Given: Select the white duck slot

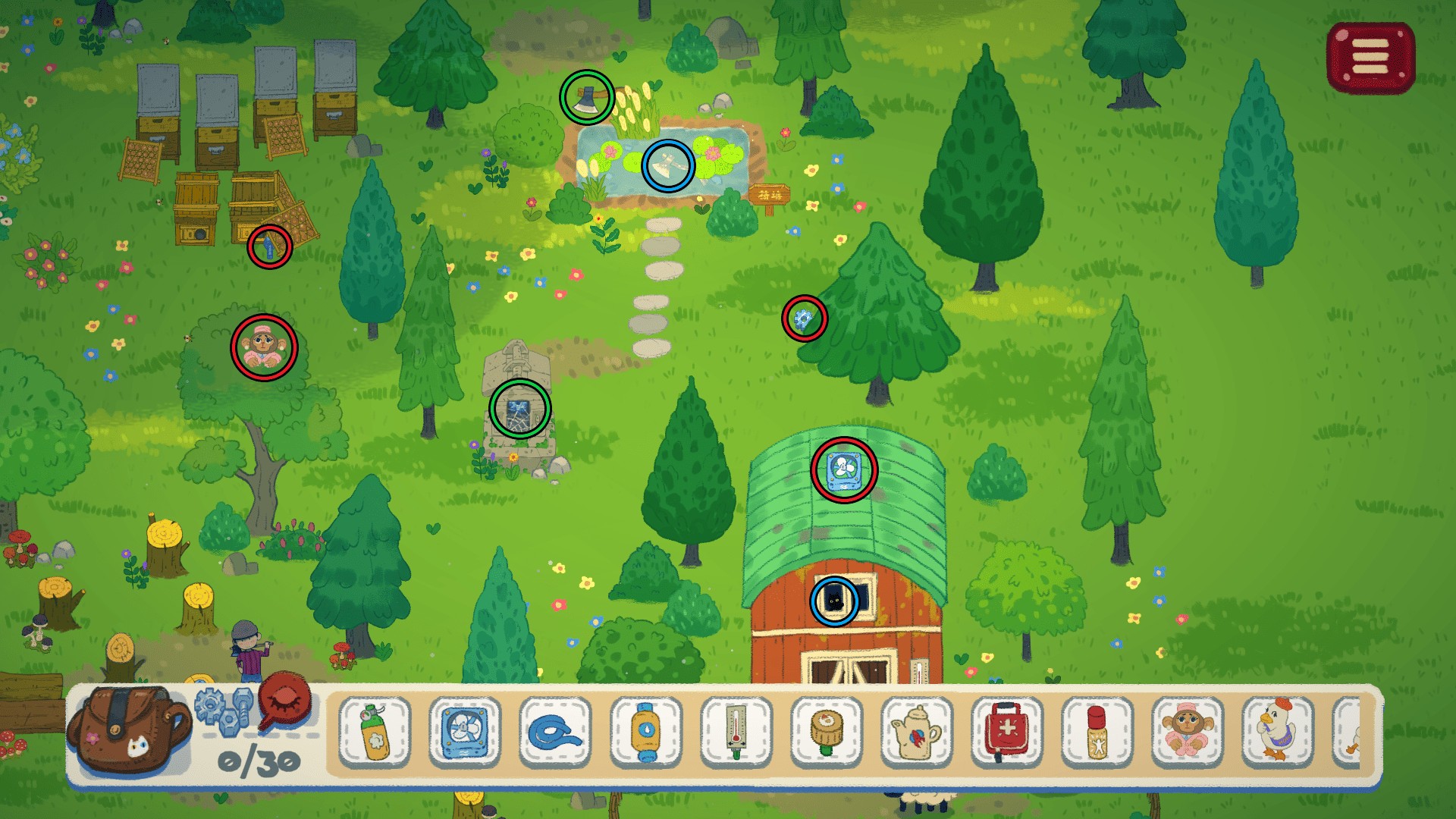Looking at the screenshot, I should coord(1278,731).
